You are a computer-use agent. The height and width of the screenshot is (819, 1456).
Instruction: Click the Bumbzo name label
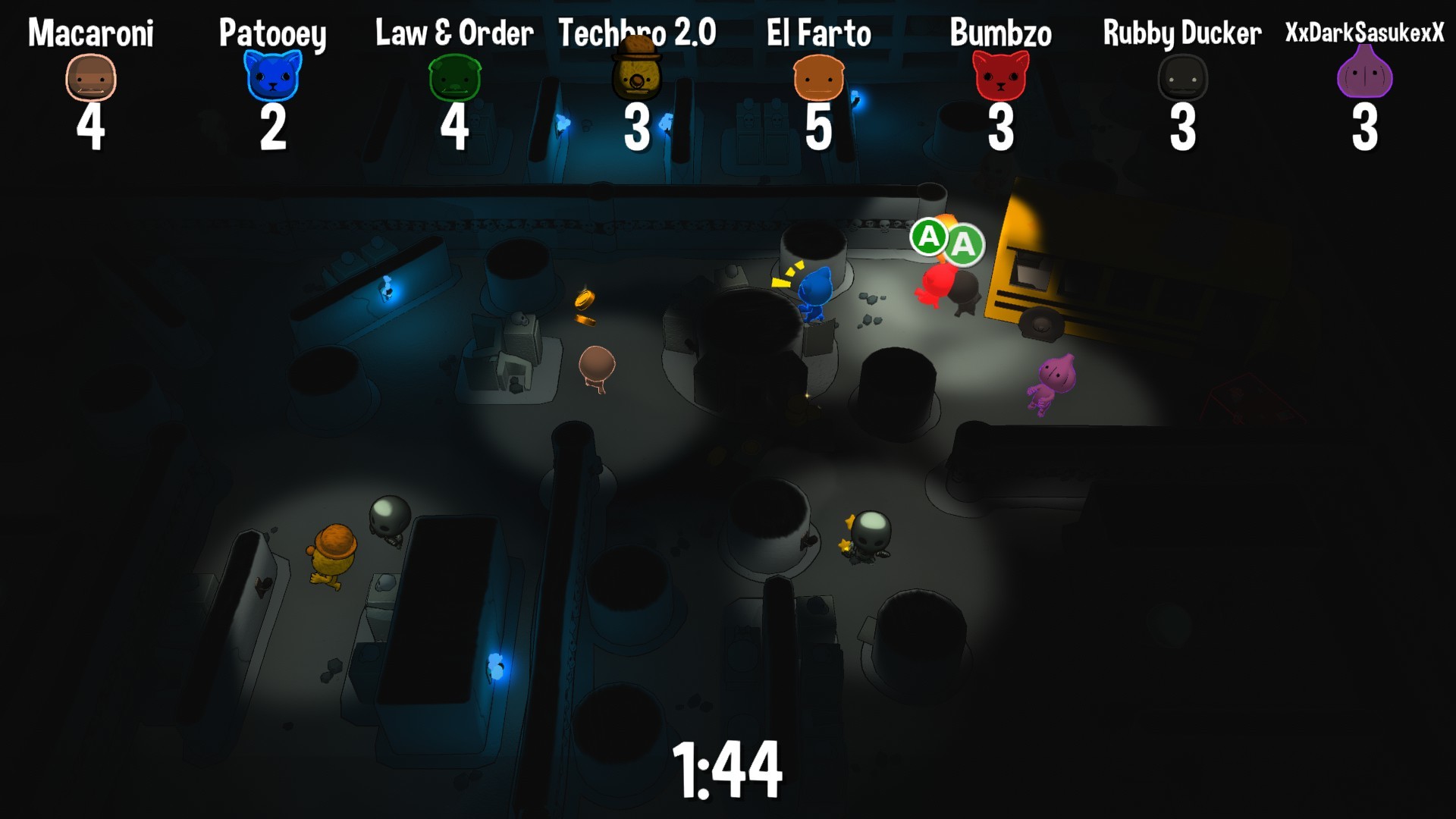(x=999, y=32)
